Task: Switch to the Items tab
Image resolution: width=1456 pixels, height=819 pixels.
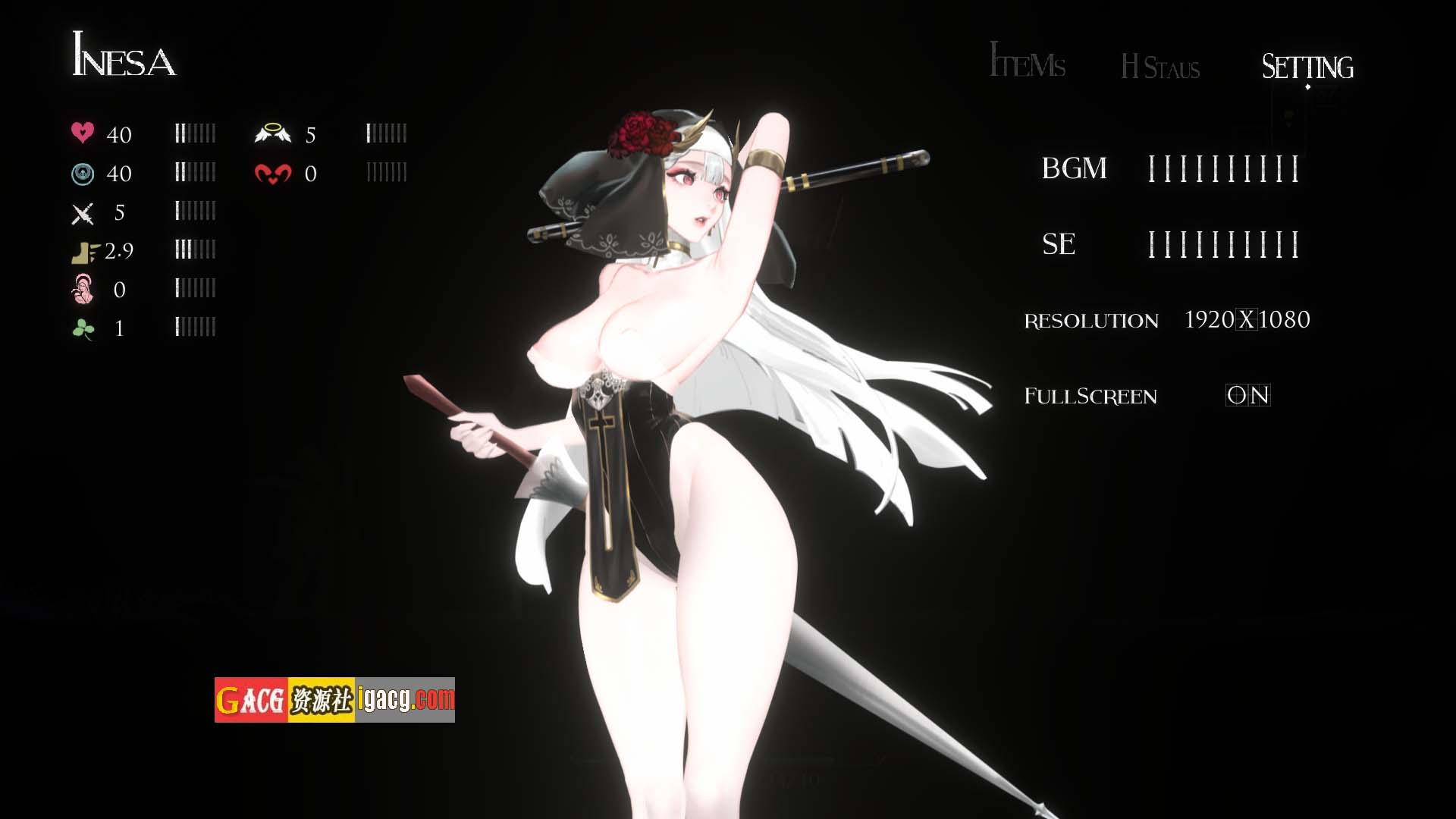Action: (x=1028, y=63)
